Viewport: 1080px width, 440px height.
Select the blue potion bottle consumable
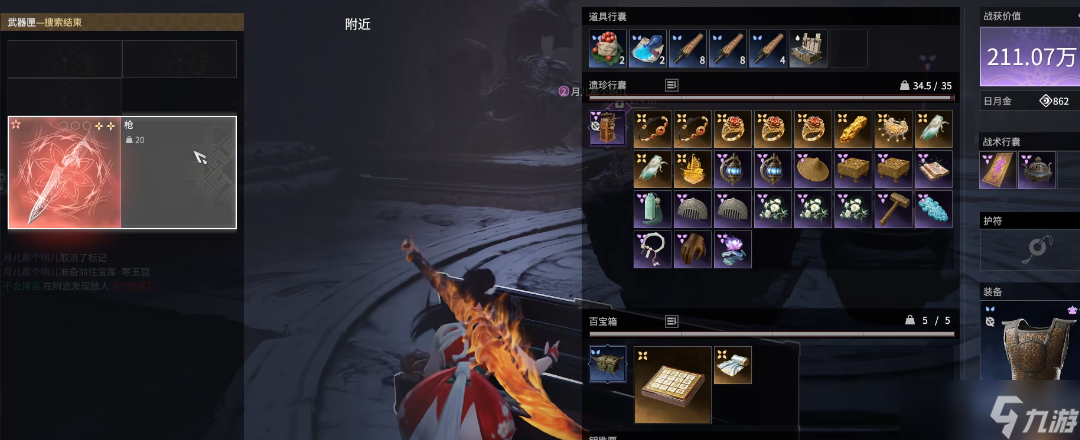648,48
